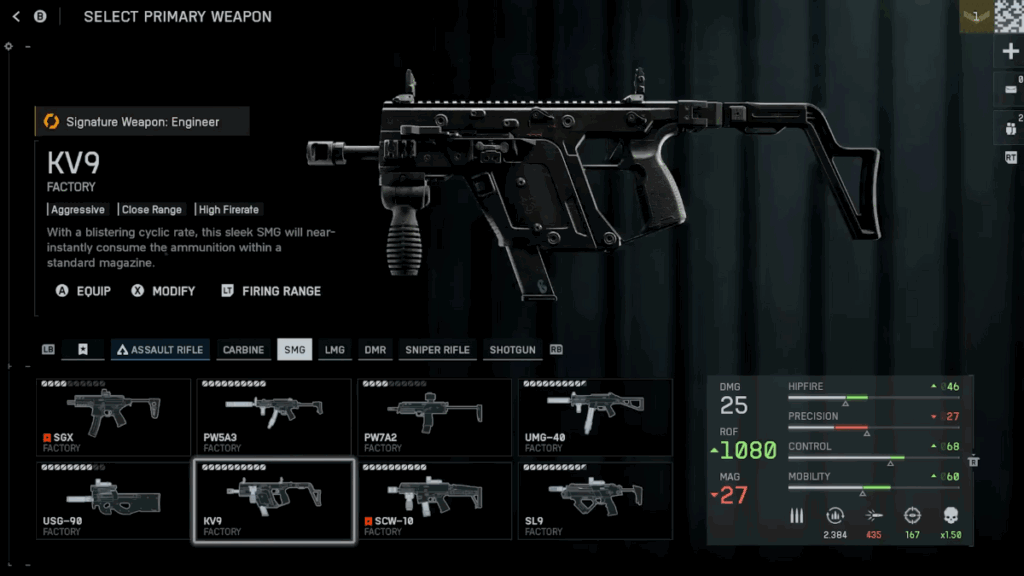Choose the PW5A3 submachine gun
This screenshot has width=1024, height=576.
pyautogui.click(x=274, y=416)
